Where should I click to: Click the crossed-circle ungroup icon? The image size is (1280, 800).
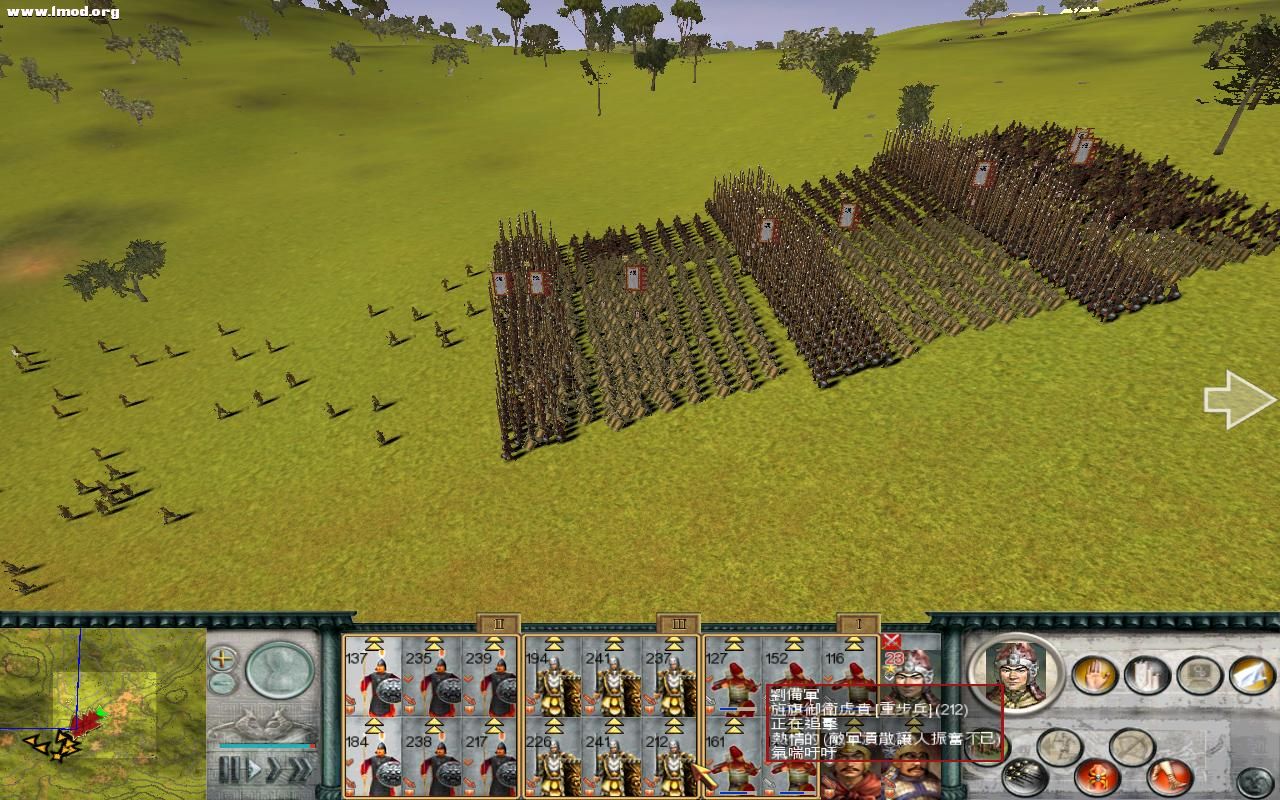(x=1134, y=745)
